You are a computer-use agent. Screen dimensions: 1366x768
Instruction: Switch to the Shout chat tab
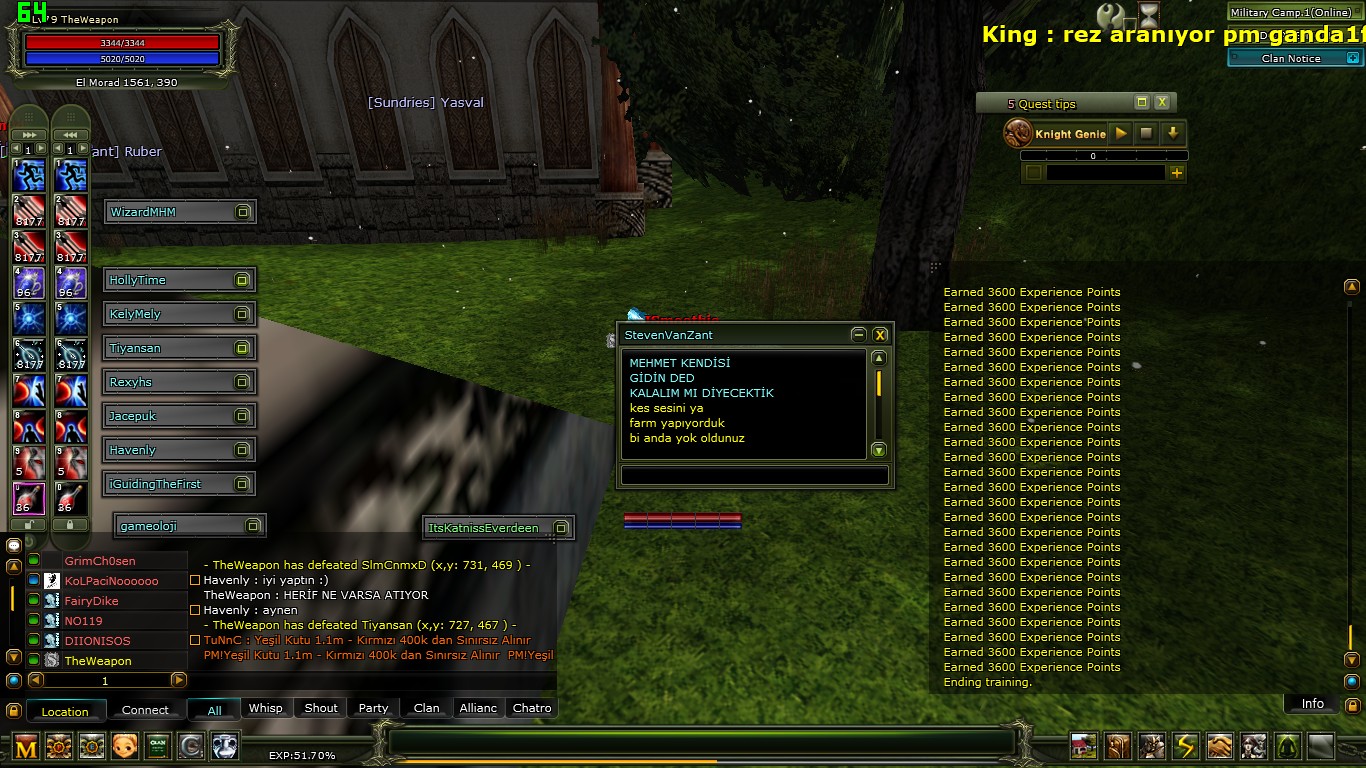click(x=321, y=708)
